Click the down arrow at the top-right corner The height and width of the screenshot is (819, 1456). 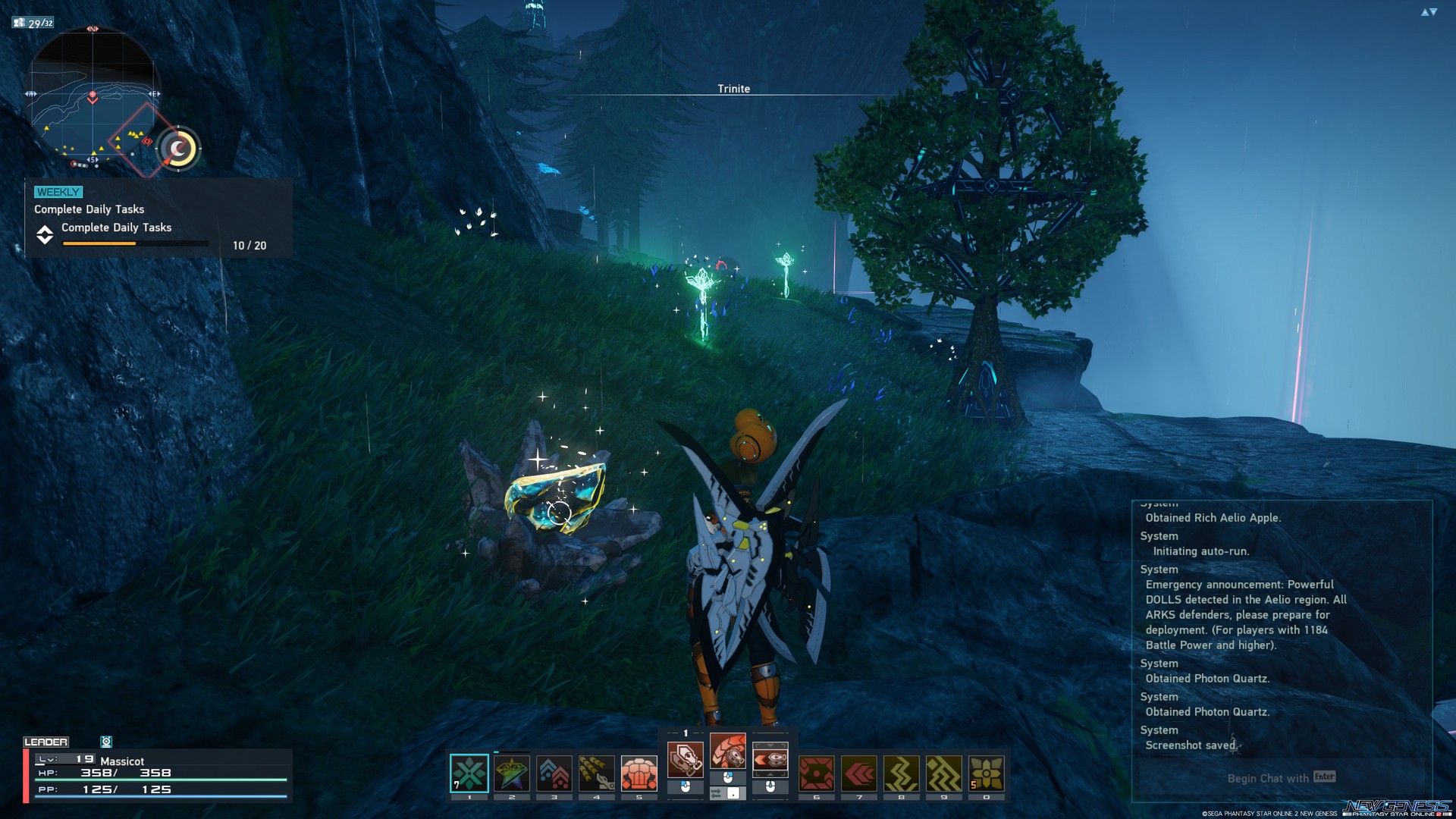(x=1435, y=12)
